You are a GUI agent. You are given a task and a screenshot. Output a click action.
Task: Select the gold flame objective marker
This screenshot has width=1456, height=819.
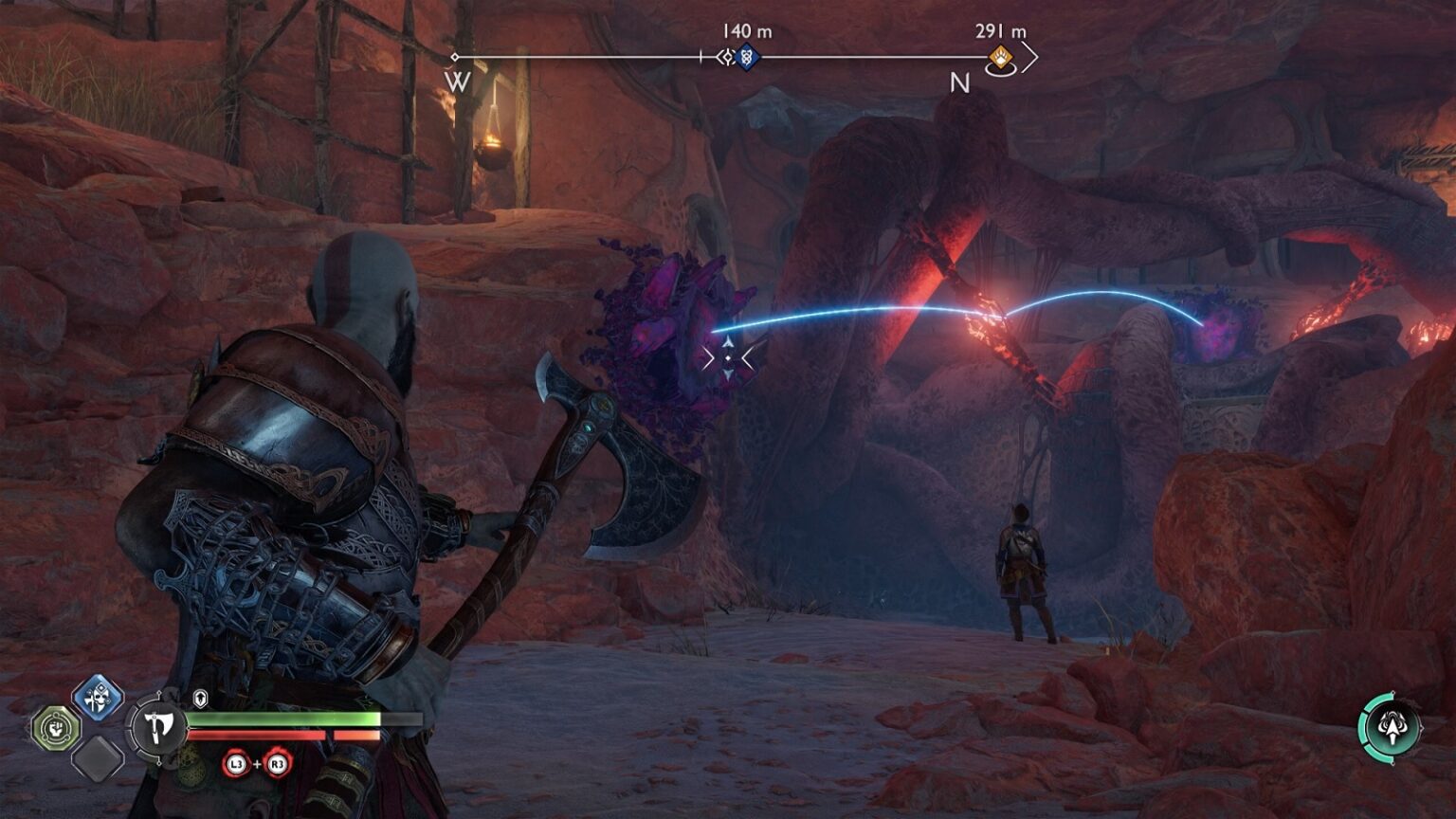pyautogui.click(x=1000, y=59)
